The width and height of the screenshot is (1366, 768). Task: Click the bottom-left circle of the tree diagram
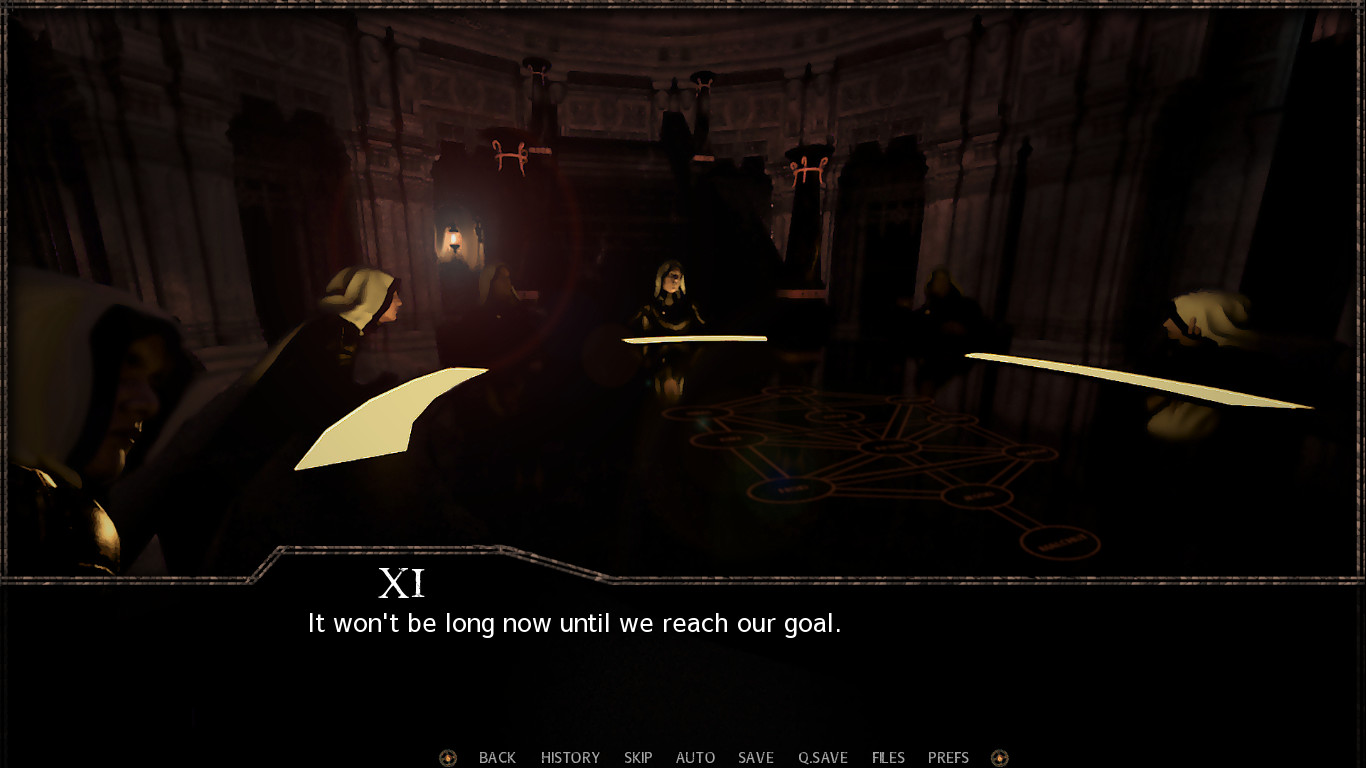[x=789, y=488]
